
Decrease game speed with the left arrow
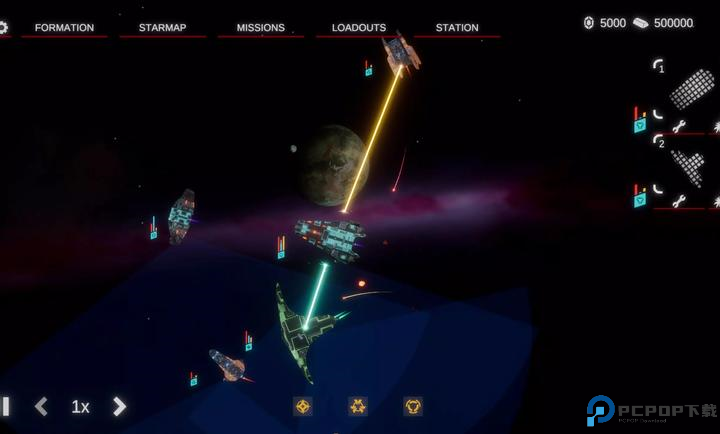(x=41, y=406)
